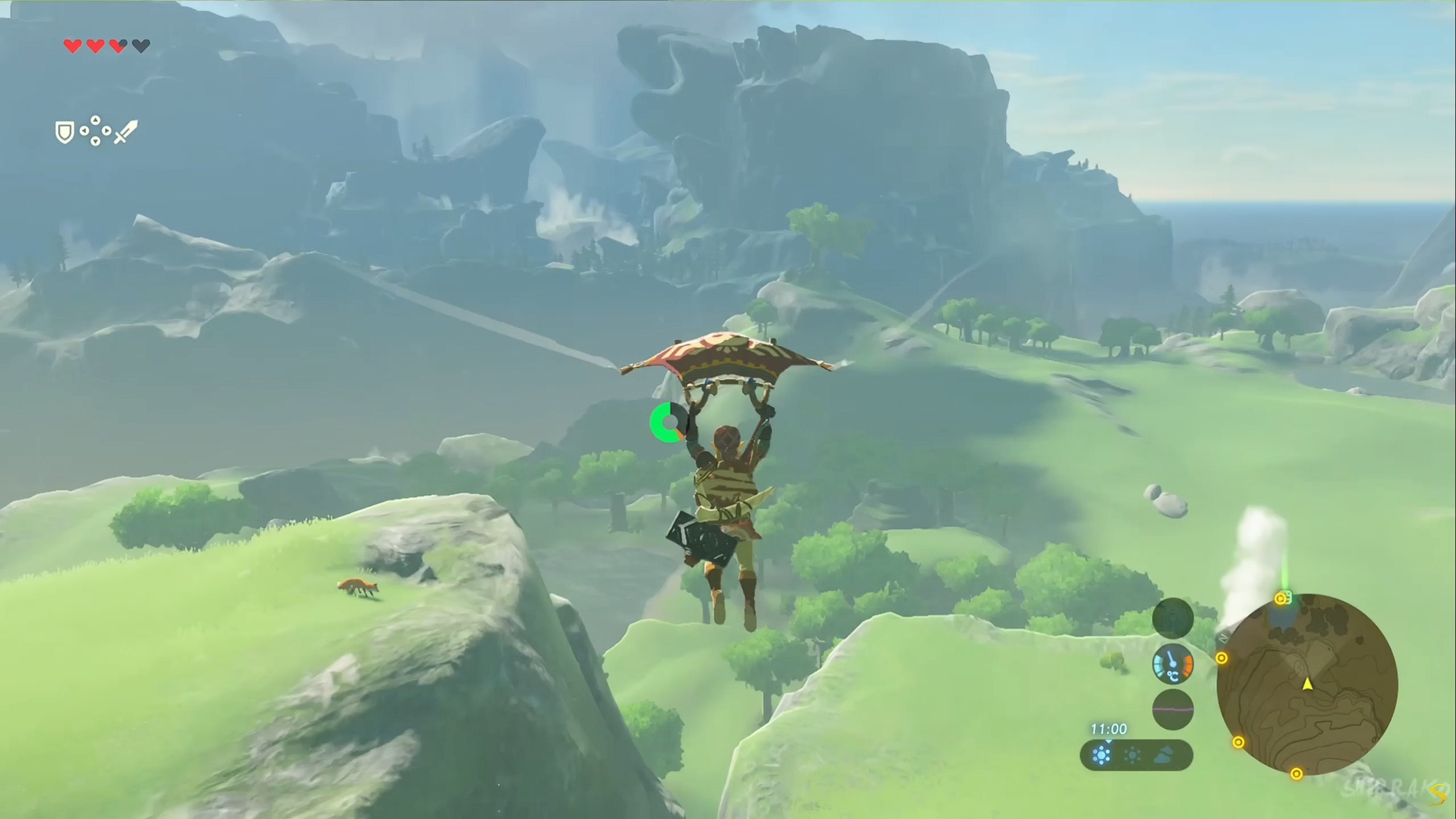The height and width of the screenshot is (819, 1456).
Task: Select the cloudy weather forecast icon
Action: 1164,756
